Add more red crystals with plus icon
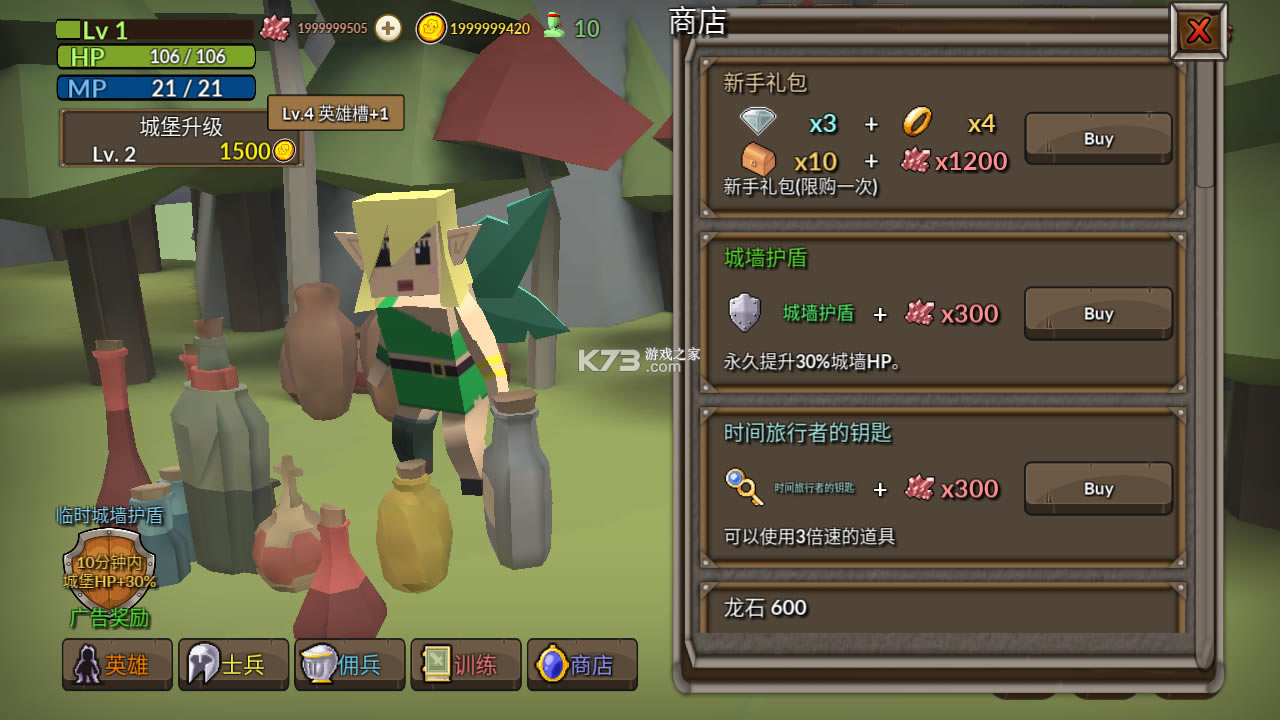This screenshot has height=720, width=1280. pyautogui.click(x=388, y=28)
